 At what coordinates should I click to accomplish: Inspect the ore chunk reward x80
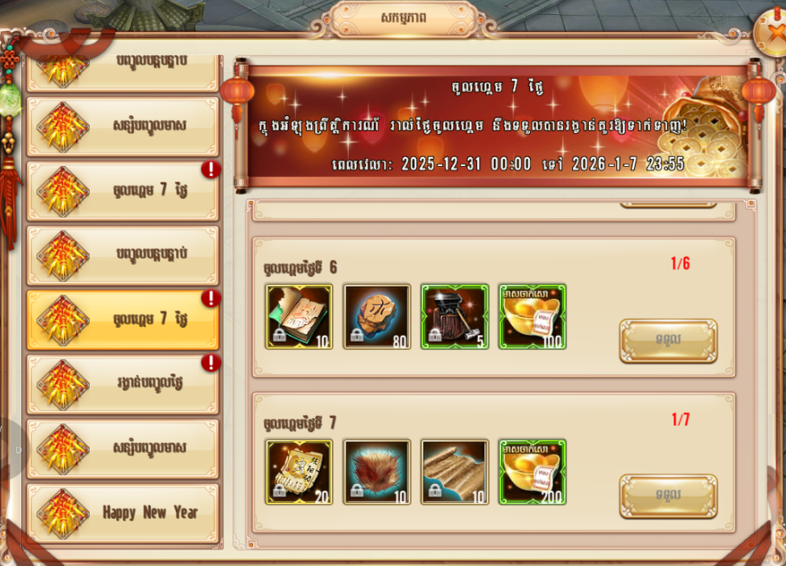[377, 317]
